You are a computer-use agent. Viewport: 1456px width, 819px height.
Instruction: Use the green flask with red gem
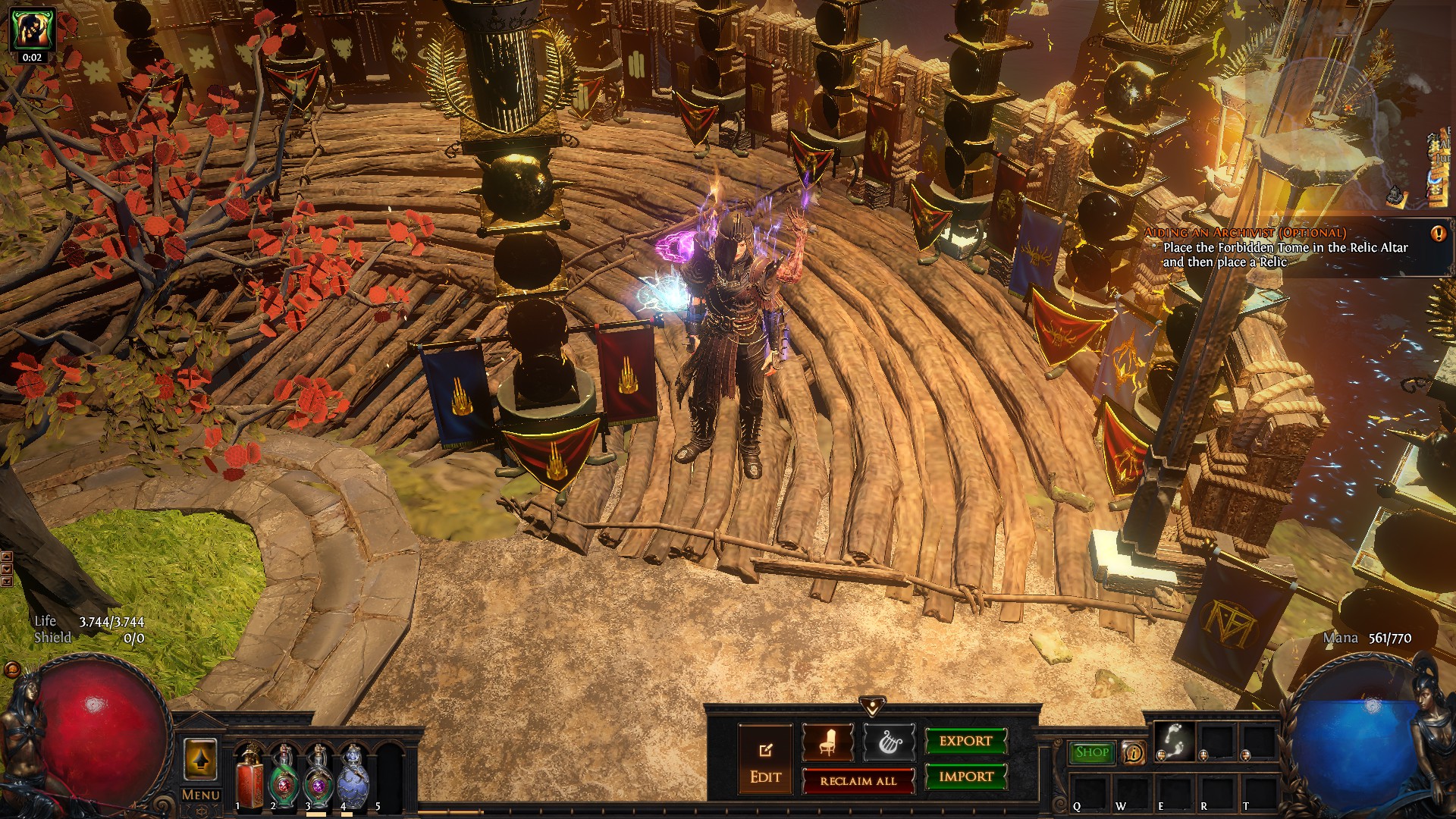pos(284,776)
